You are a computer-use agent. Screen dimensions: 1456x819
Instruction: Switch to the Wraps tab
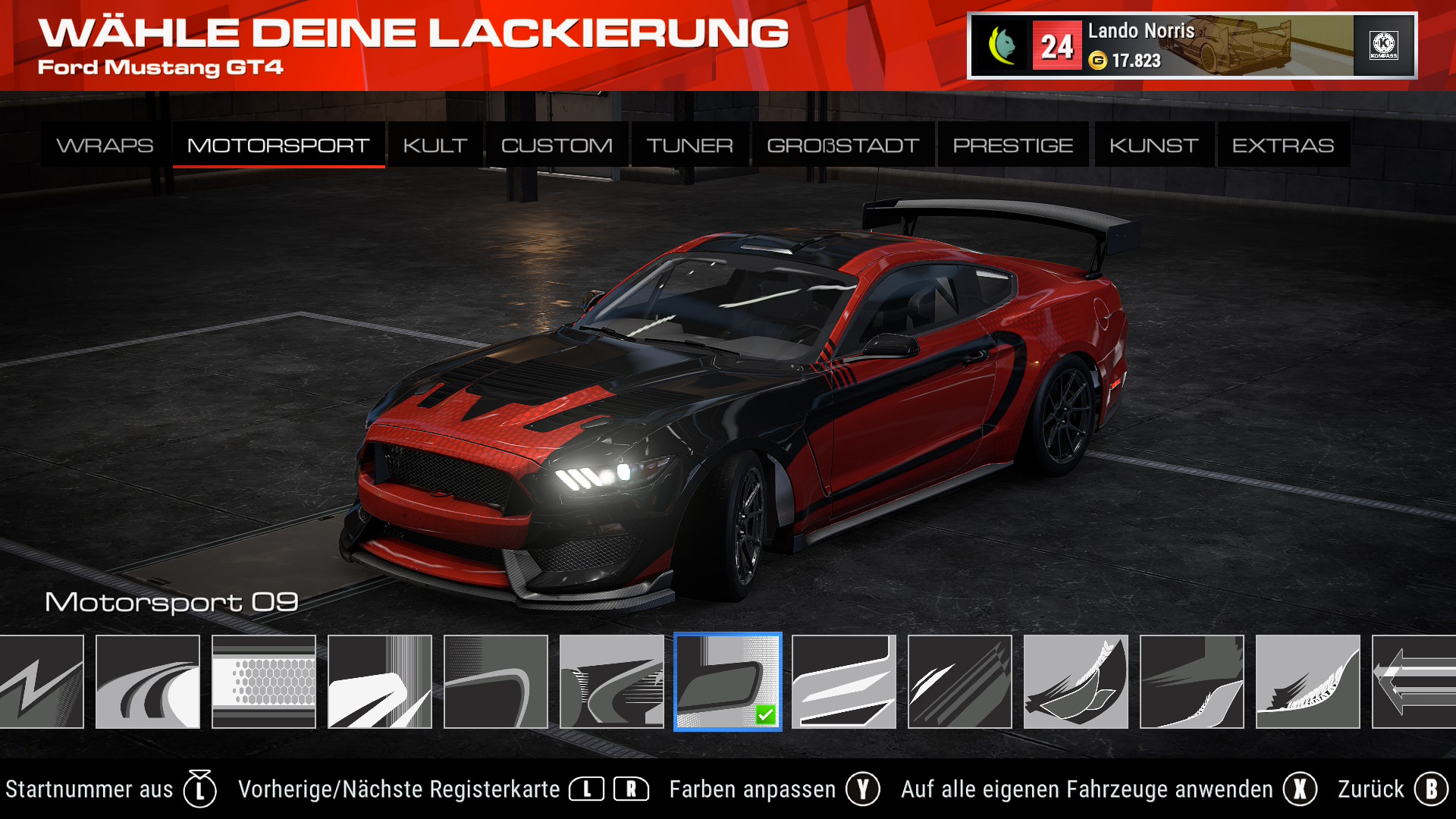(105, 145)
